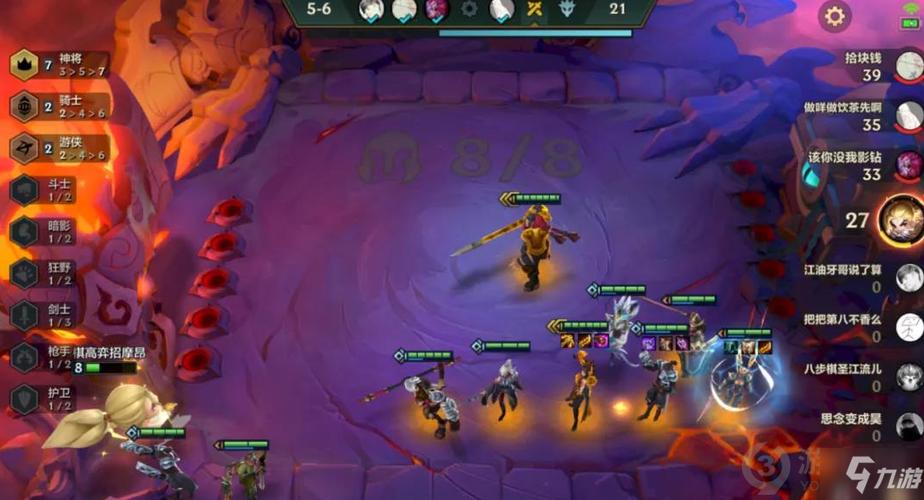Open the settings gear menu
924x500 pixels.
tap(835, 16)
